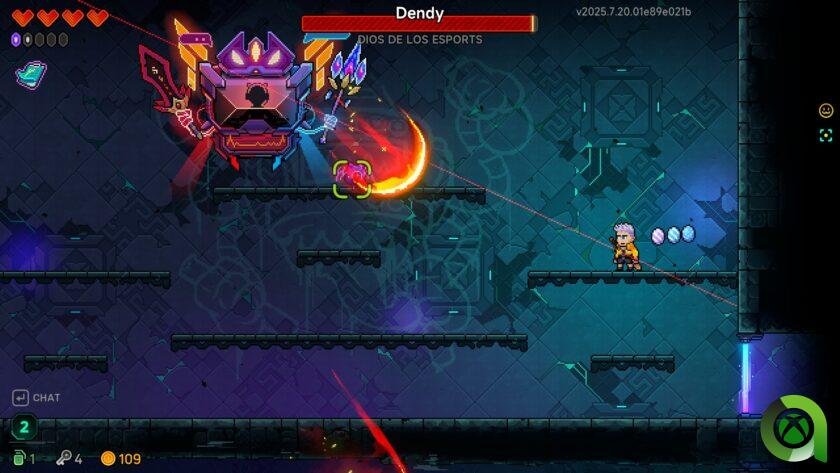
Task: Select the teal weapon icon under the hearts
Action: (31, 73)
